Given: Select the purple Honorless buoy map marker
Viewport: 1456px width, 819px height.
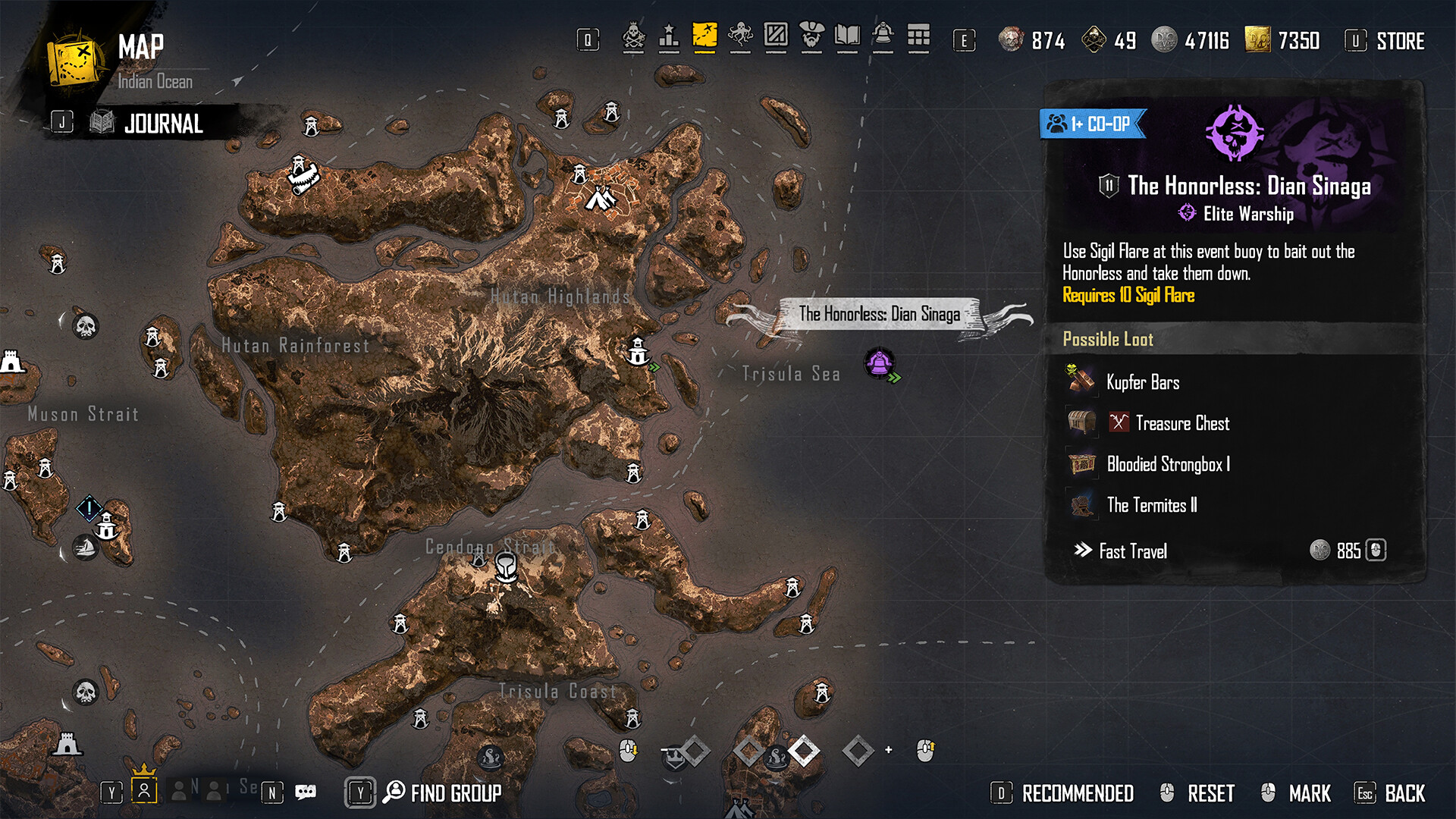Looking at the screenshot, I should tap(880, 363).
